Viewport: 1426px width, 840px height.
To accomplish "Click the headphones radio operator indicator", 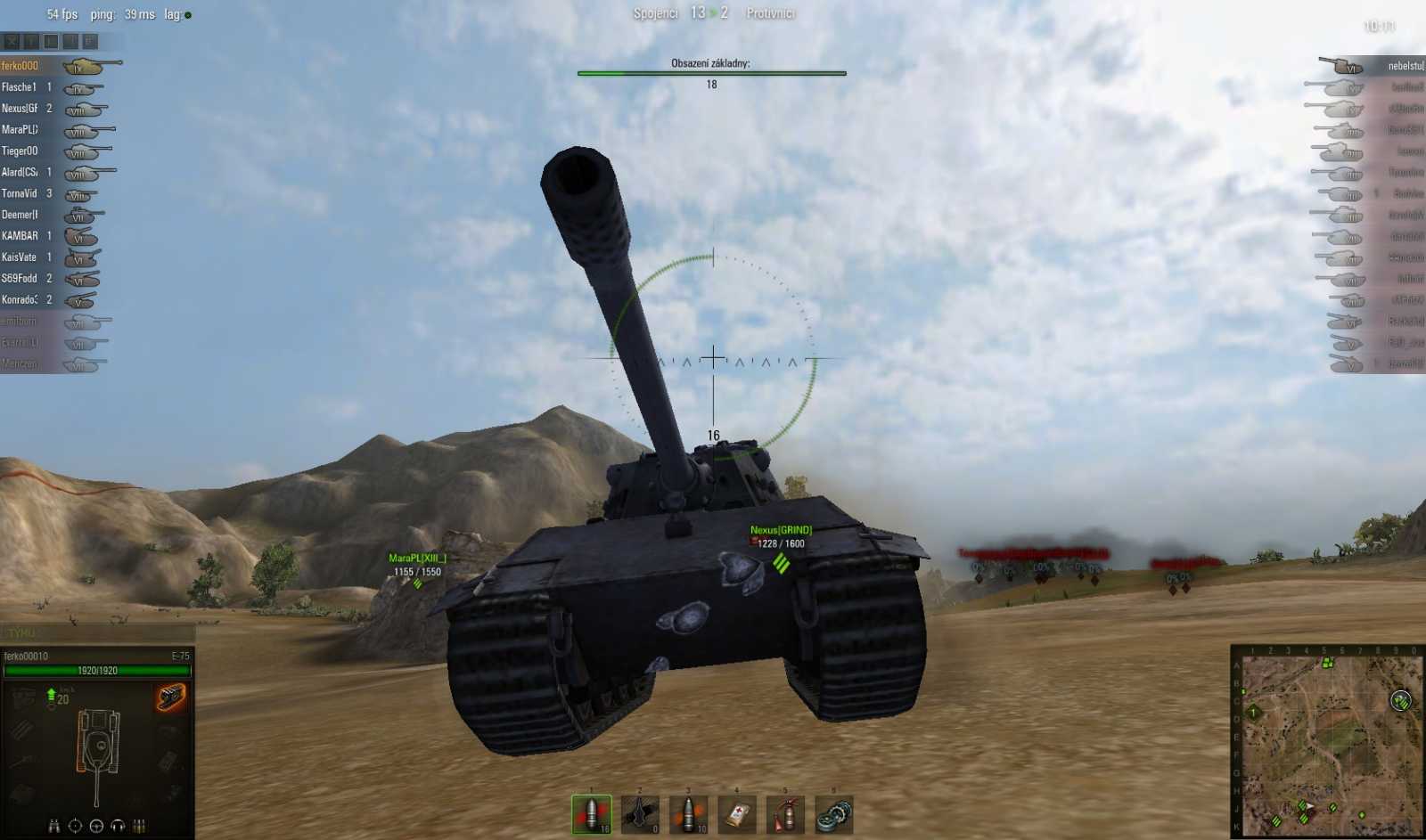I will pyautogui.click(x=119, y=824).
